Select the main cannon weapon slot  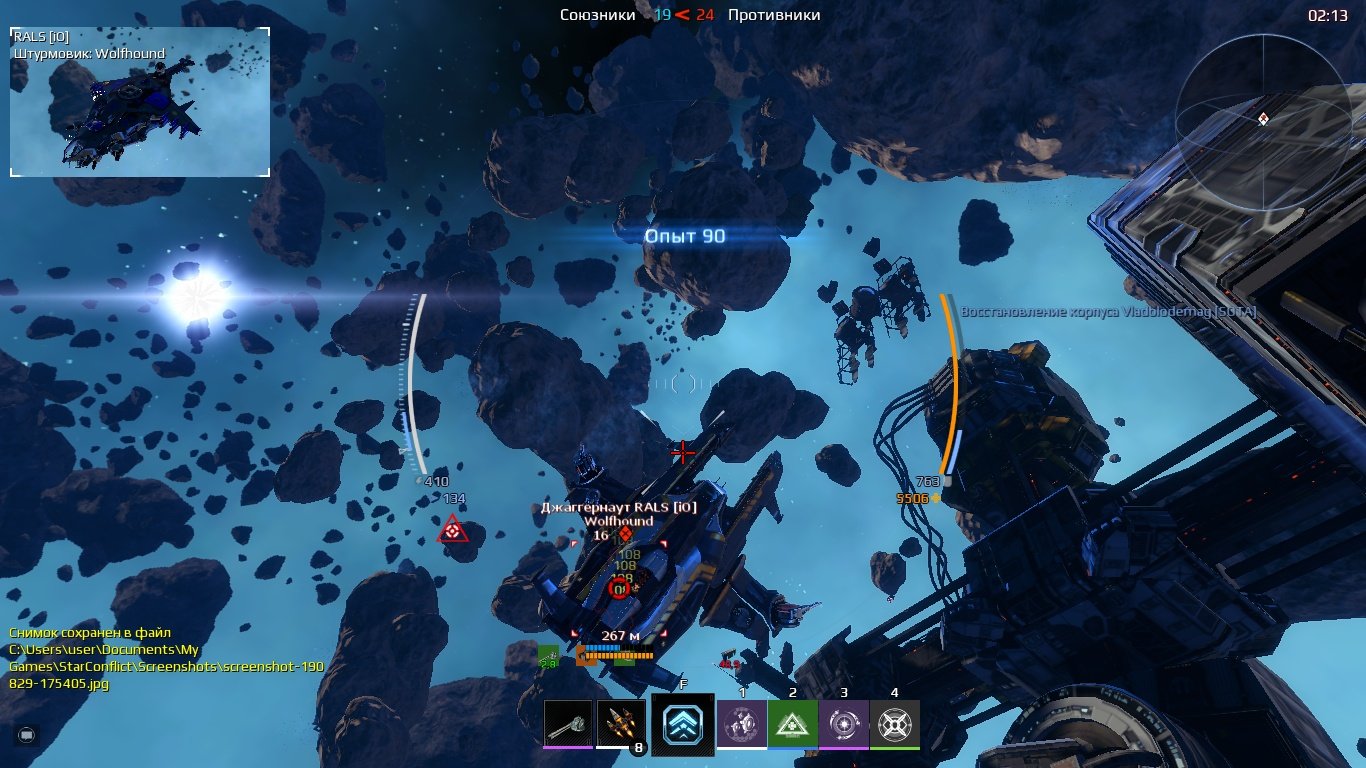pyautogui.click(x=568, y=723)
